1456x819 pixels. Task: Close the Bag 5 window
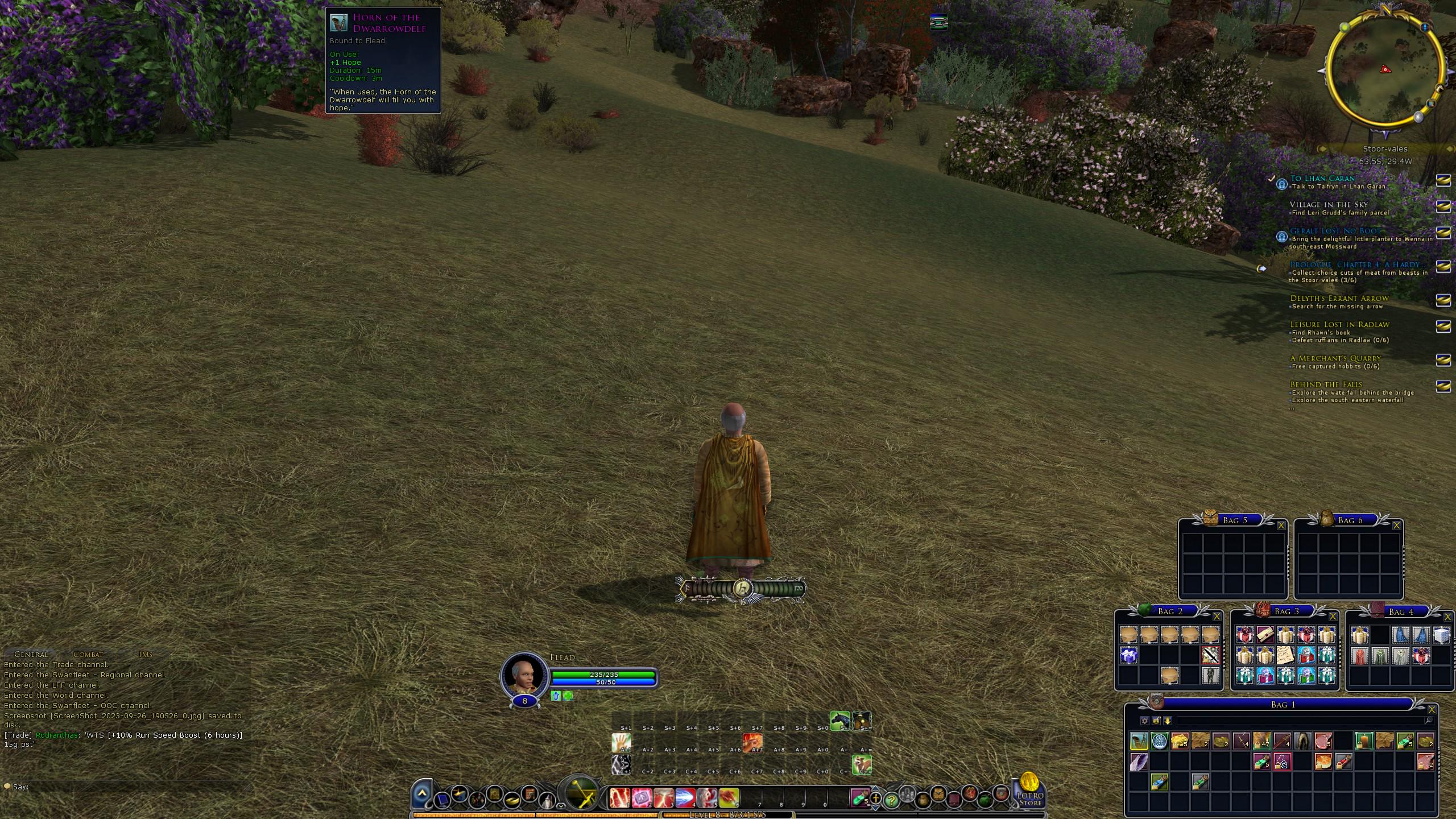[1281, 526]
